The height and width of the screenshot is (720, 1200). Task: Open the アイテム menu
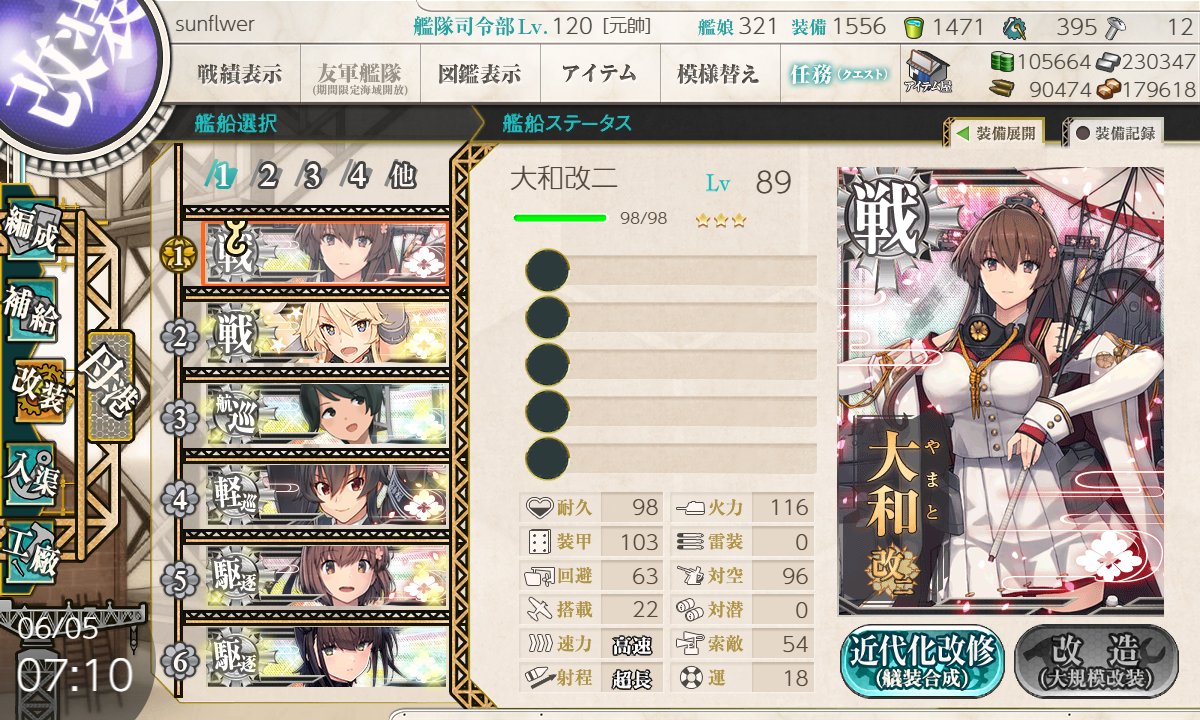point(599,74)
